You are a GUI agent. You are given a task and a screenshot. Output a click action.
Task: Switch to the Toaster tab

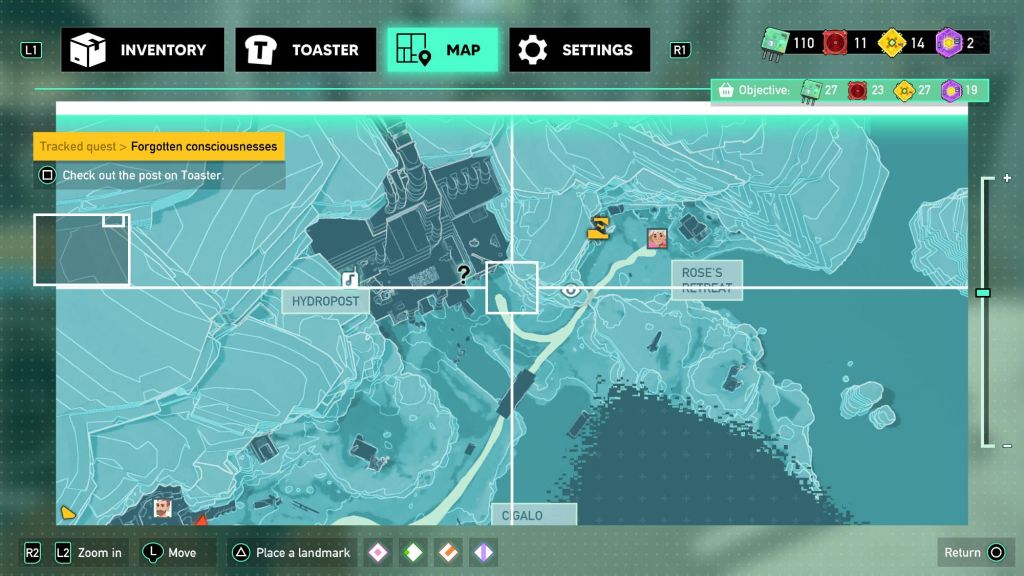306,50
